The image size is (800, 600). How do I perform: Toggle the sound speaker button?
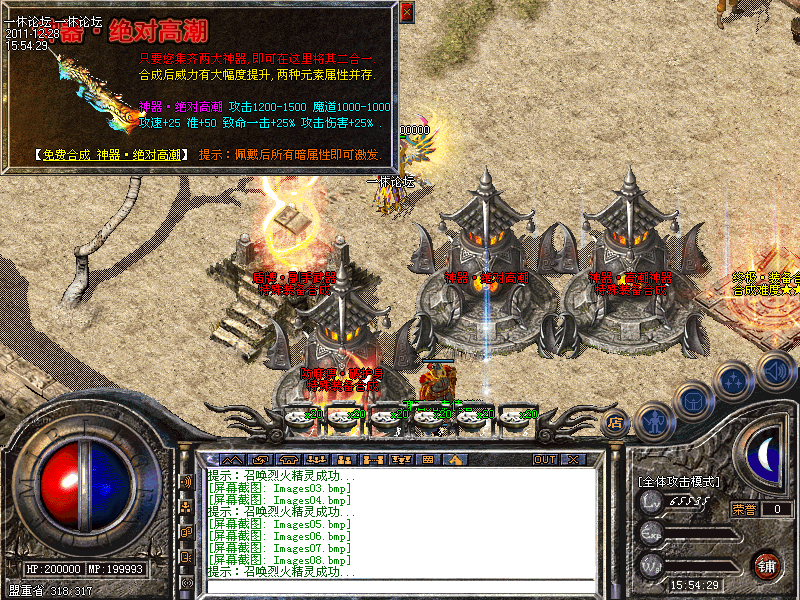coord(775,371)
